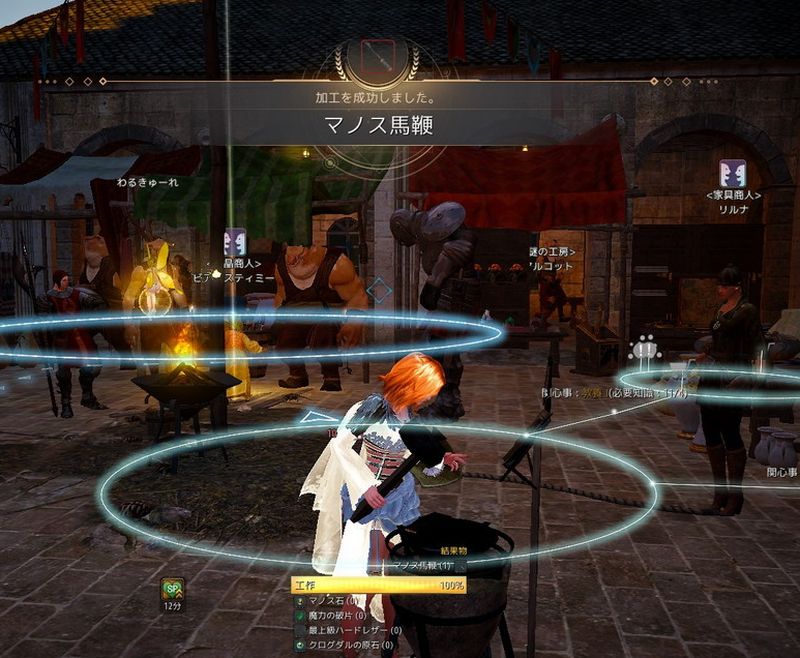Viewport: 800px width, 658px height.
Task: Select the 魔力の破片 material icon
Action: (300, 617)
